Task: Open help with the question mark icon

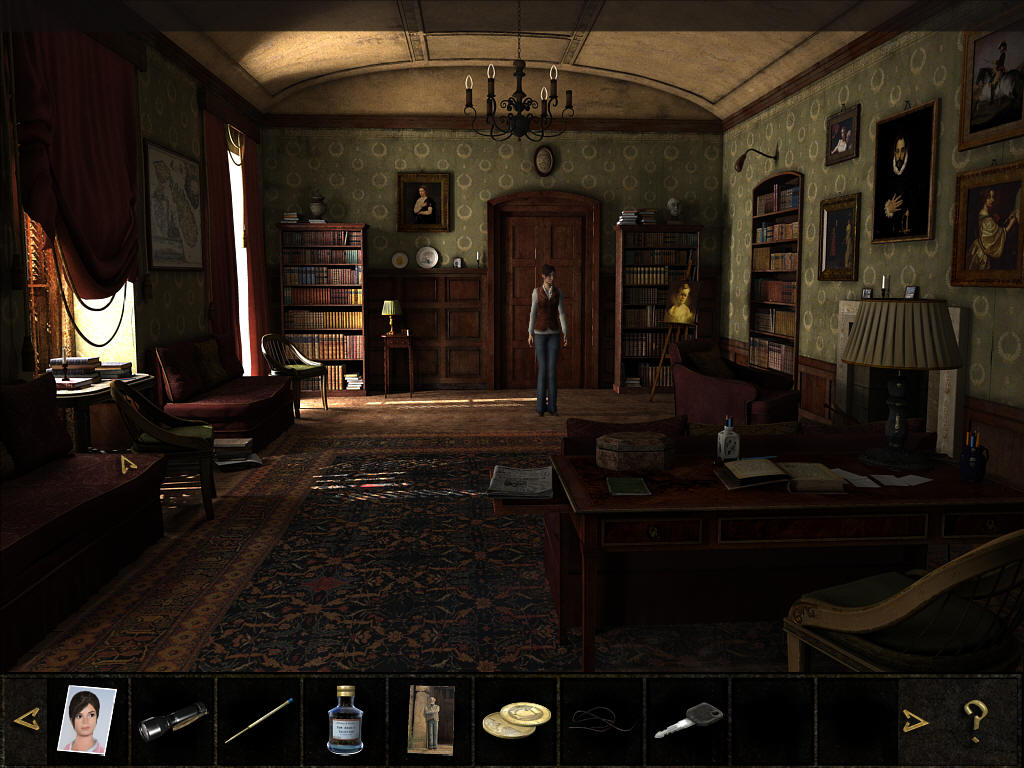Action: (975, 720)
